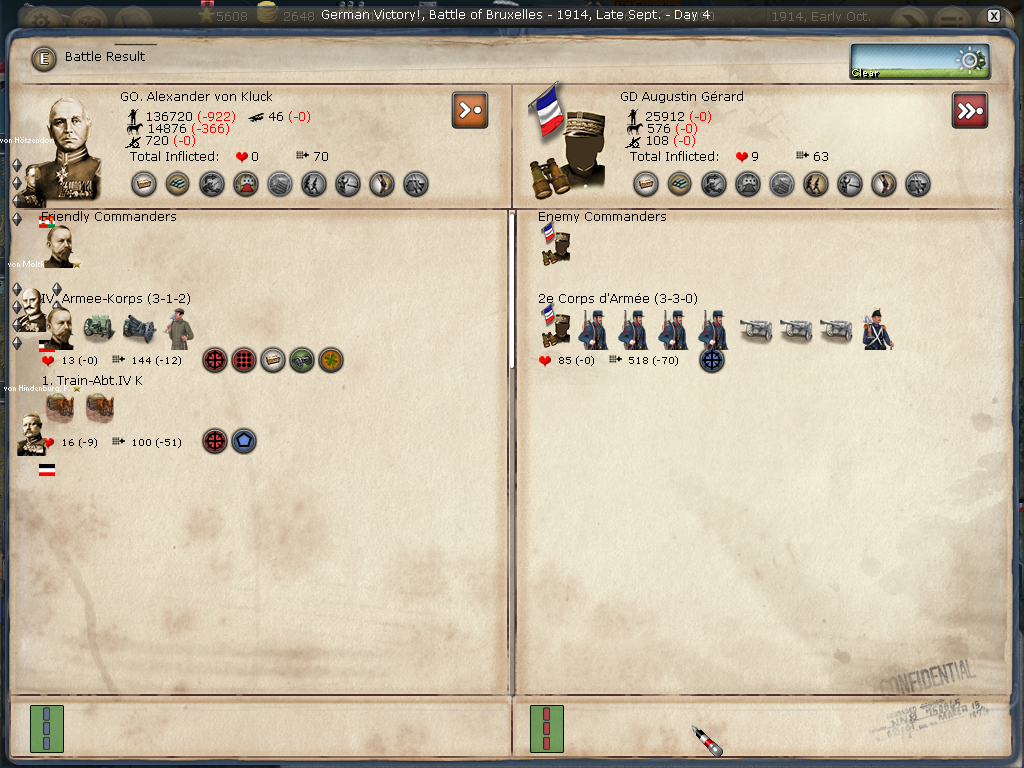Select the French officer with sword unit
Screen dimensions: 1024x768
coord(877,329)
